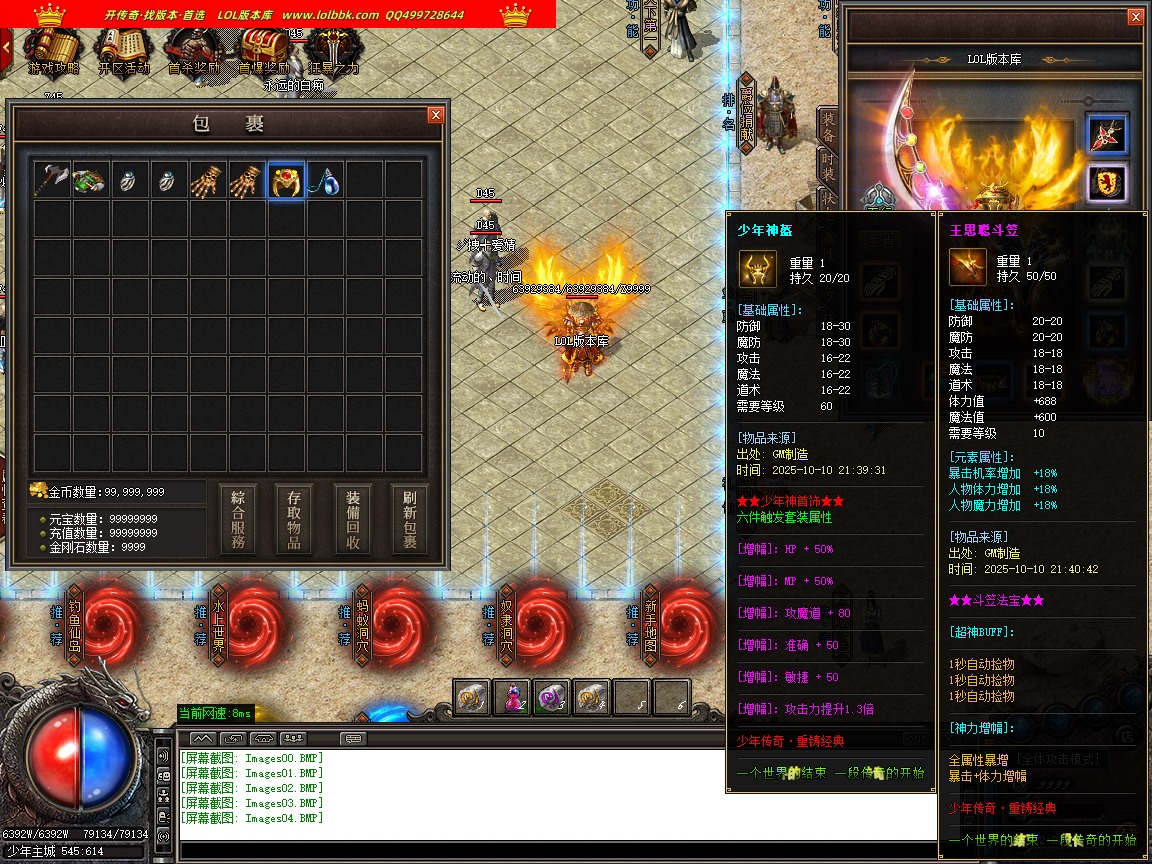Open 综合服务 general services
Screen dimensions: 1152x864
(x=238, y=520)
